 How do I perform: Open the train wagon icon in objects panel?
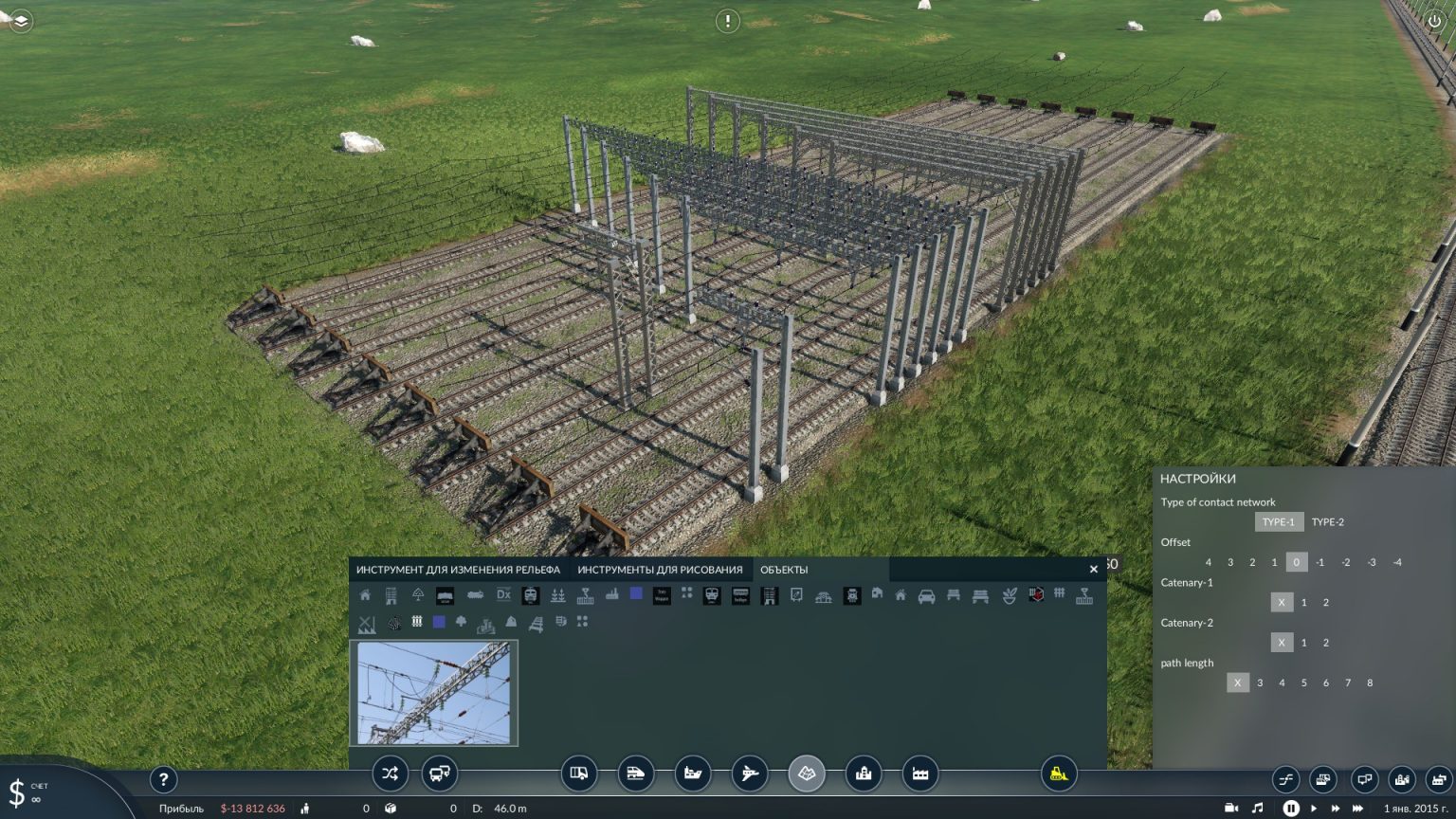tap(661, 596)
